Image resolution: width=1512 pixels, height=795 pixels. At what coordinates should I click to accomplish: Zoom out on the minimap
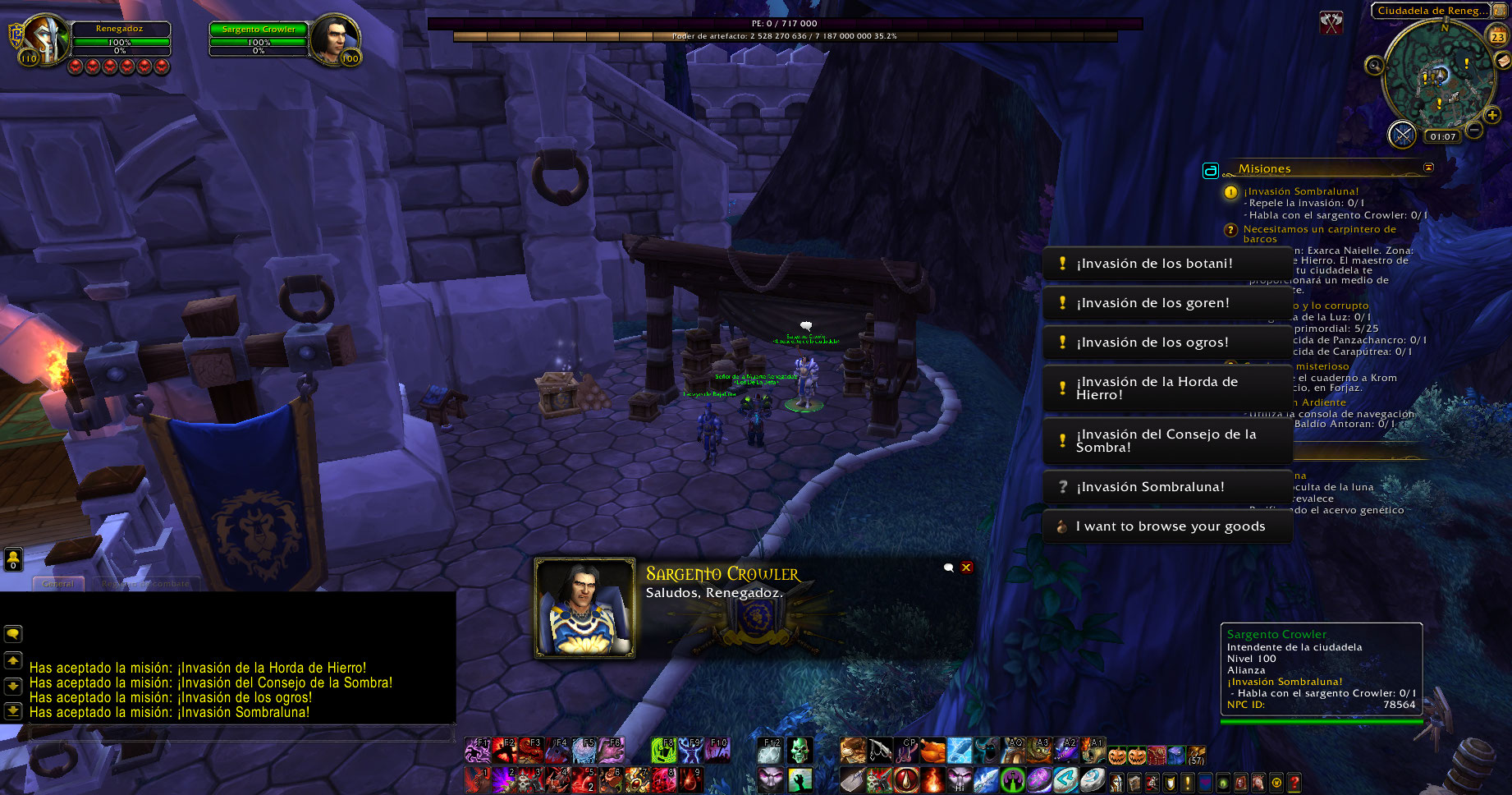[x=1474, y=130]
